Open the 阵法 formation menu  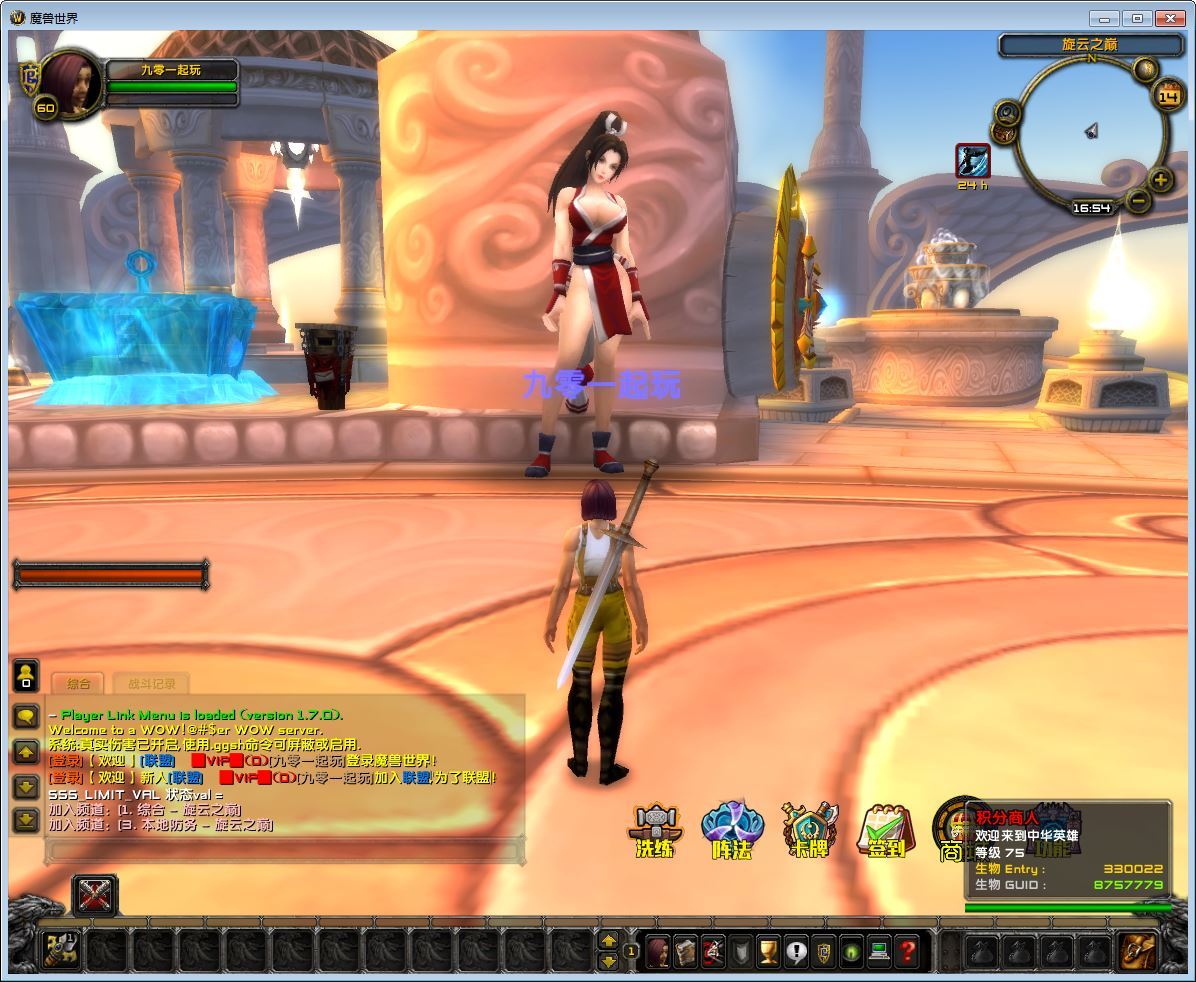[x=732, y=829]
